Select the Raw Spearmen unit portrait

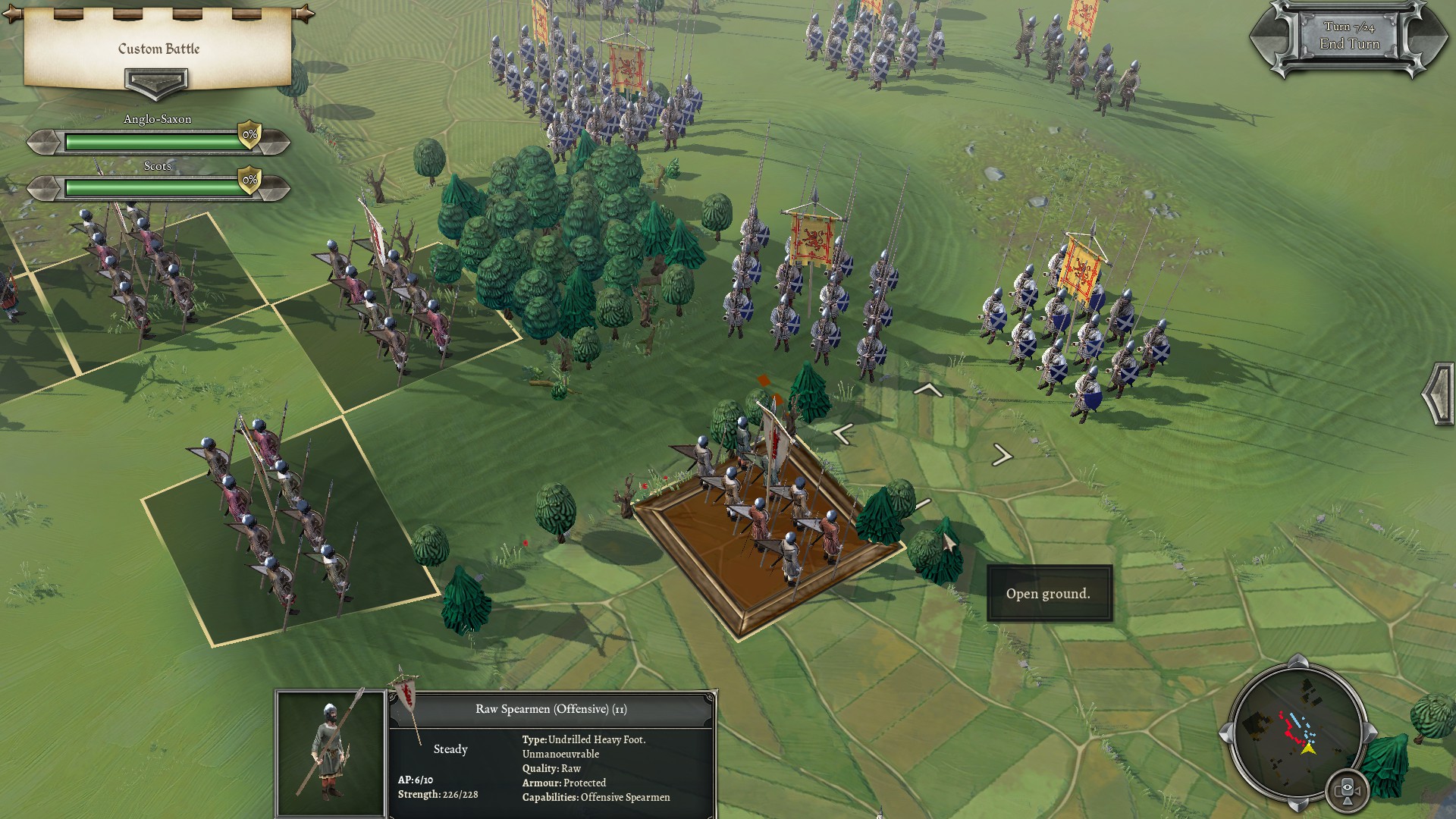point(331,753)
